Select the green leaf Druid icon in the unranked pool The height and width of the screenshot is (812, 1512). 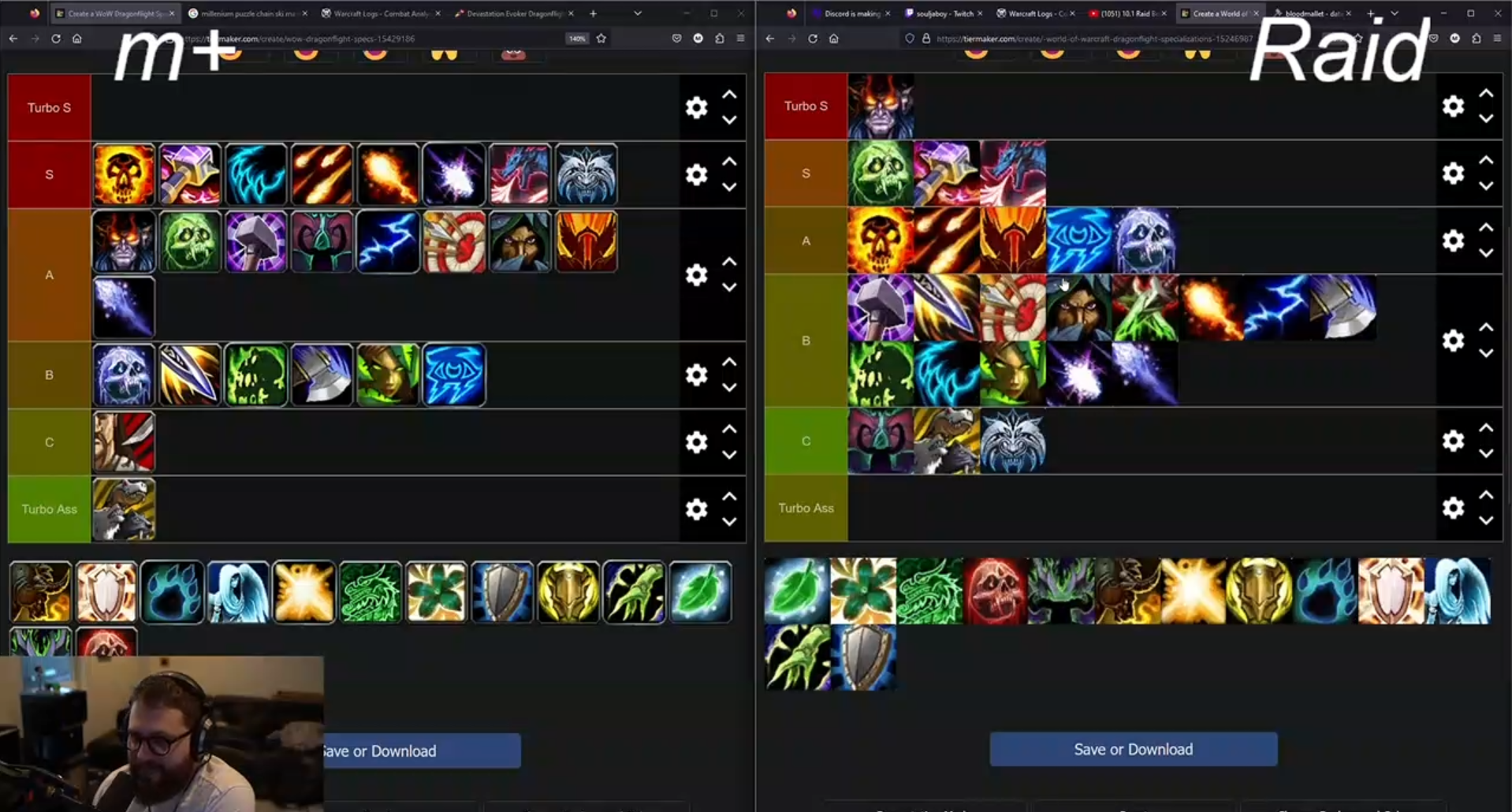pos(702,592)
